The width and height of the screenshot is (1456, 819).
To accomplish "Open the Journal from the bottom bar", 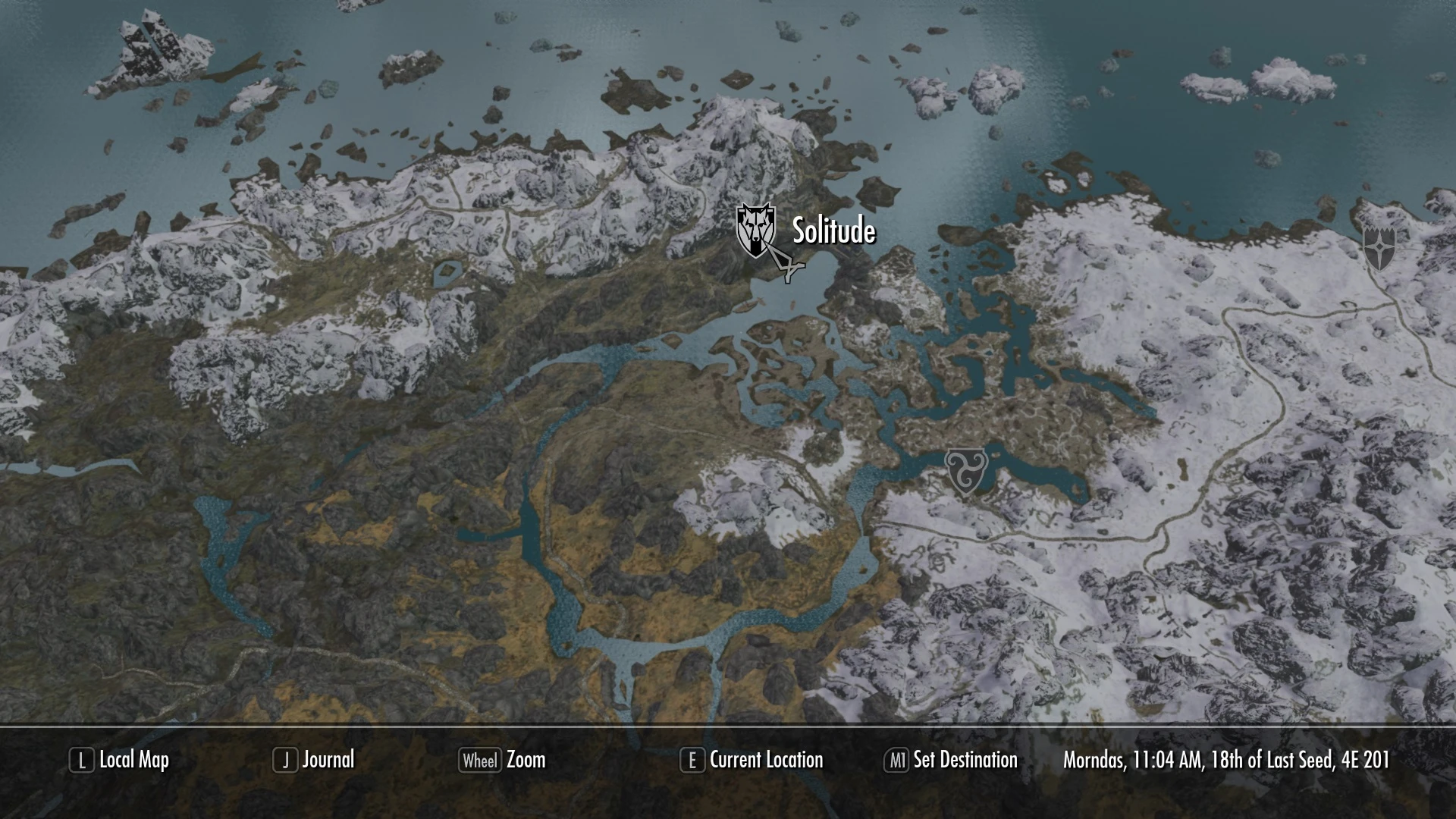I will tap(328, 760).
